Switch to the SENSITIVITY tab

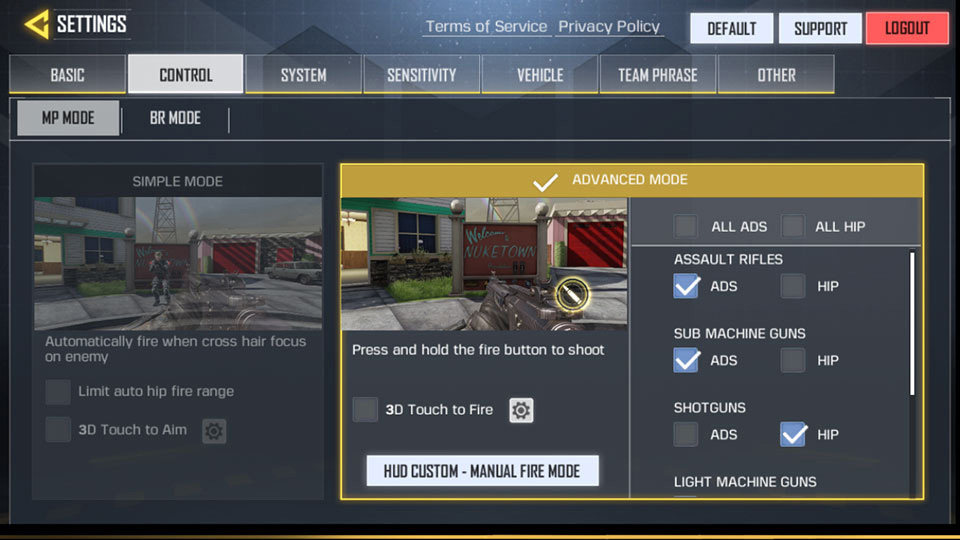[x=421, y=75]
